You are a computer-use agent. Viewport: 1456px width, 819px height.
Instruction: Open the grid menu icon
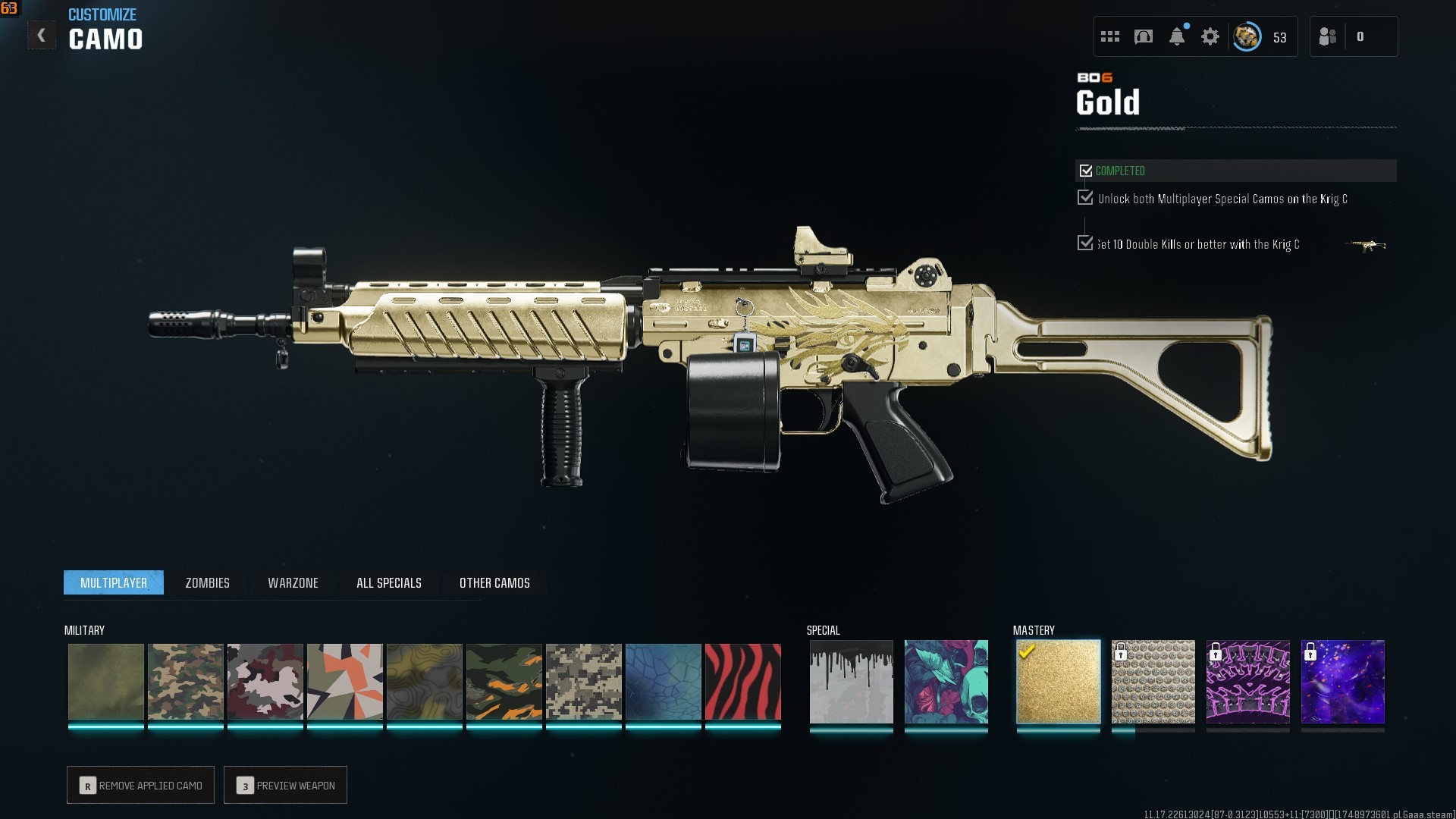click(1110, 36)
